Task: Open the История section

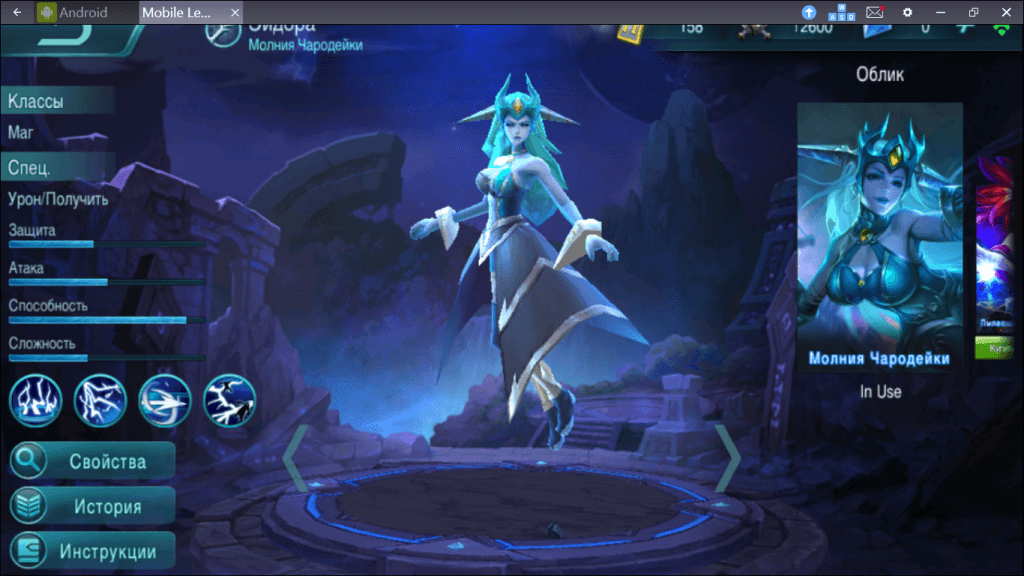Action: (x=92, y=506)
